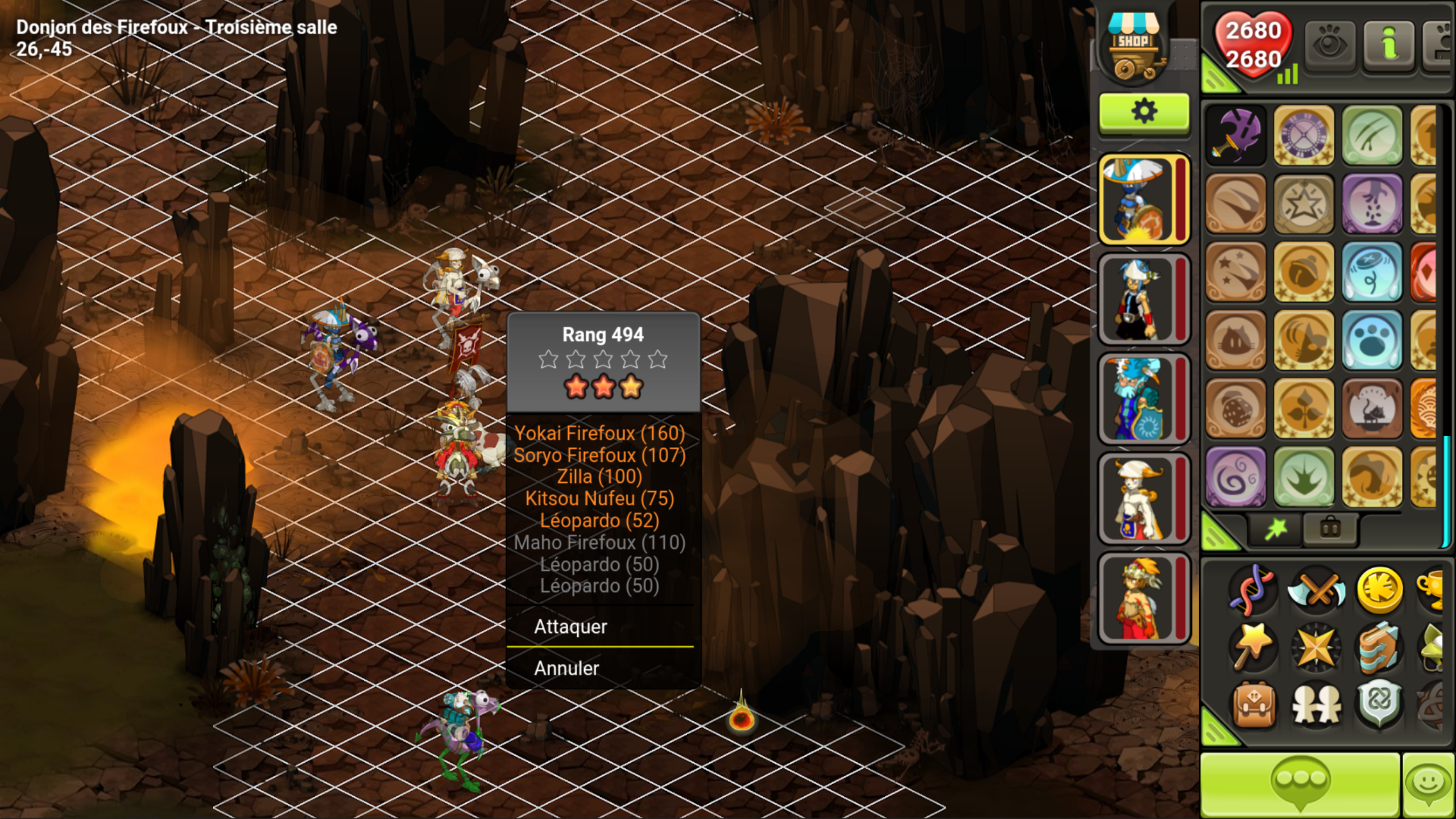Open the gold Kama coin menu icon
Screen dimensions: 1456x819
point(1379,590)
